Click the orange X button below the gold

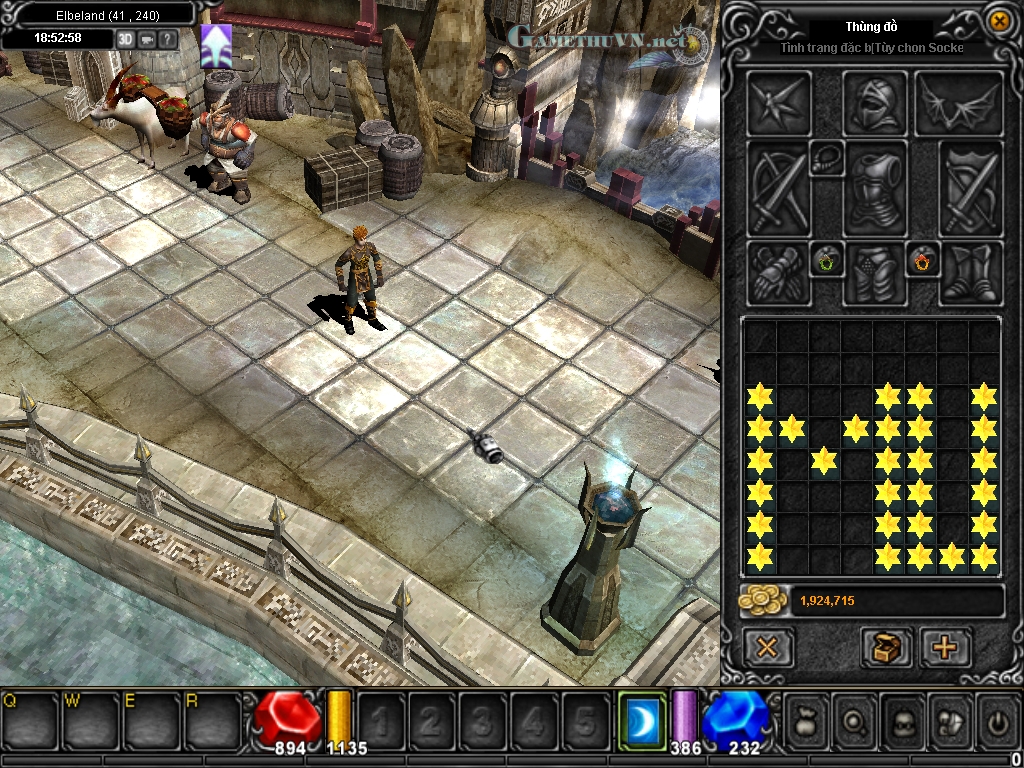pos(767,648)
